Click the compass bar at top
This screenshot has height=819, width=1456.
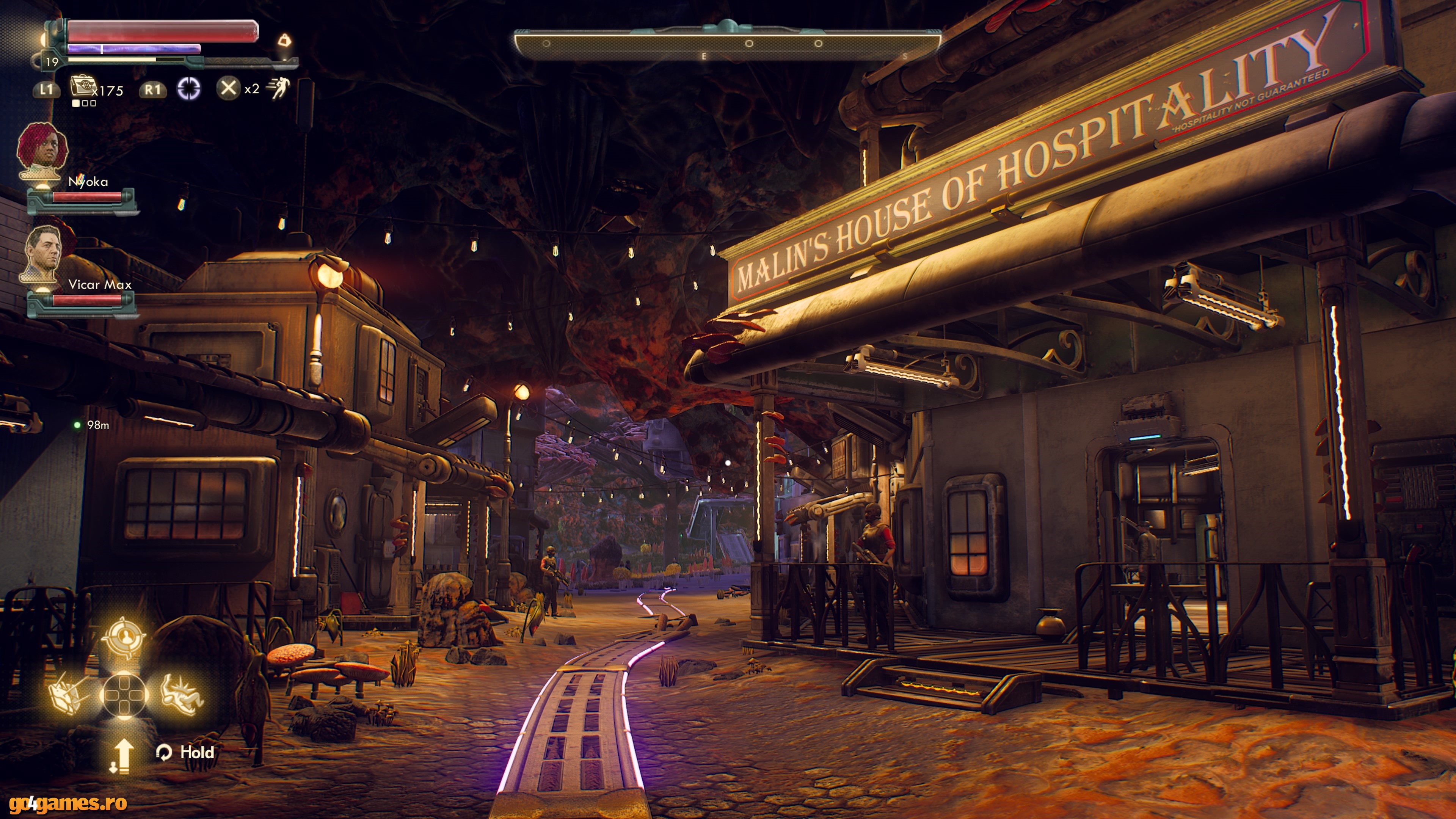[x=727, y=43]
